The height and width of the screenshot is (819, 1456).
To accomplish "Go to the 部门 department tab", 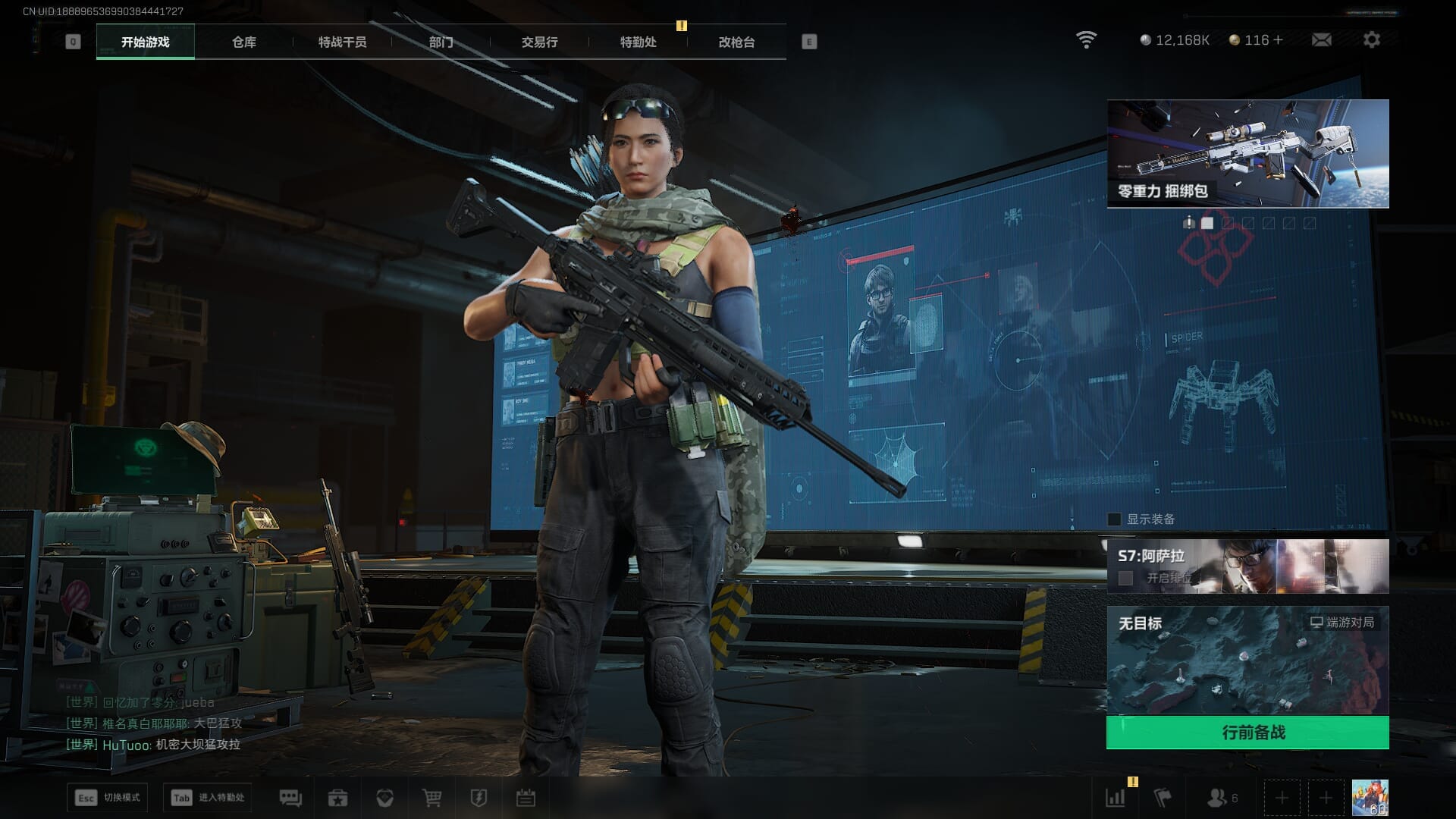I will coord(441,42).
